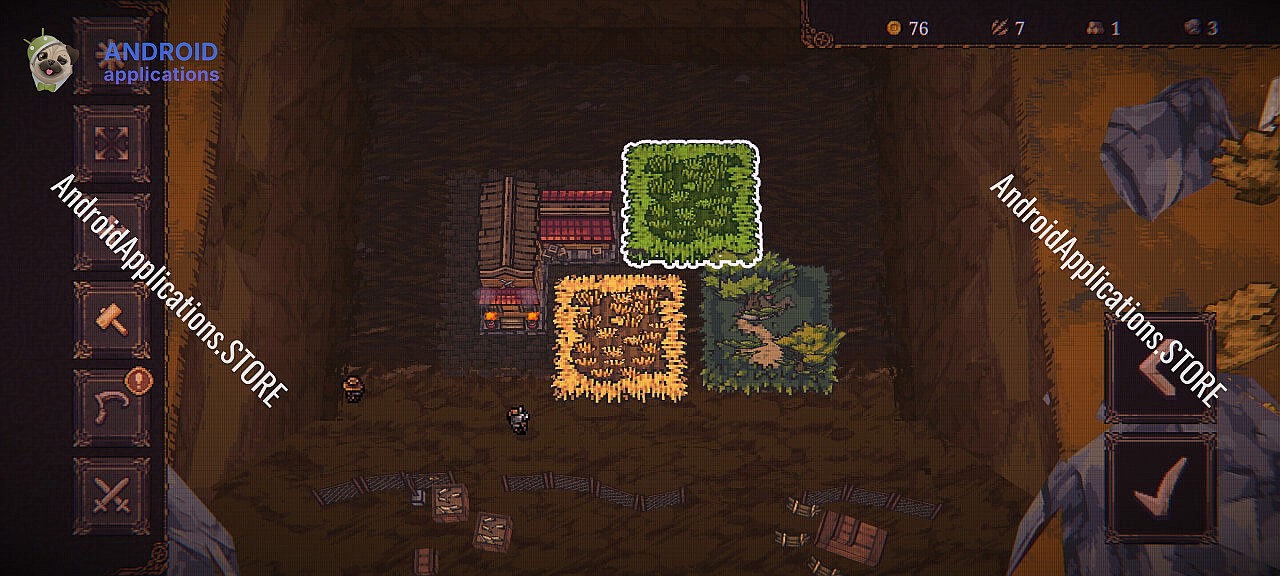The image size is (1280, 576).
Task: Activate the four-arrows expand button
Action: [x=111, y=144]
